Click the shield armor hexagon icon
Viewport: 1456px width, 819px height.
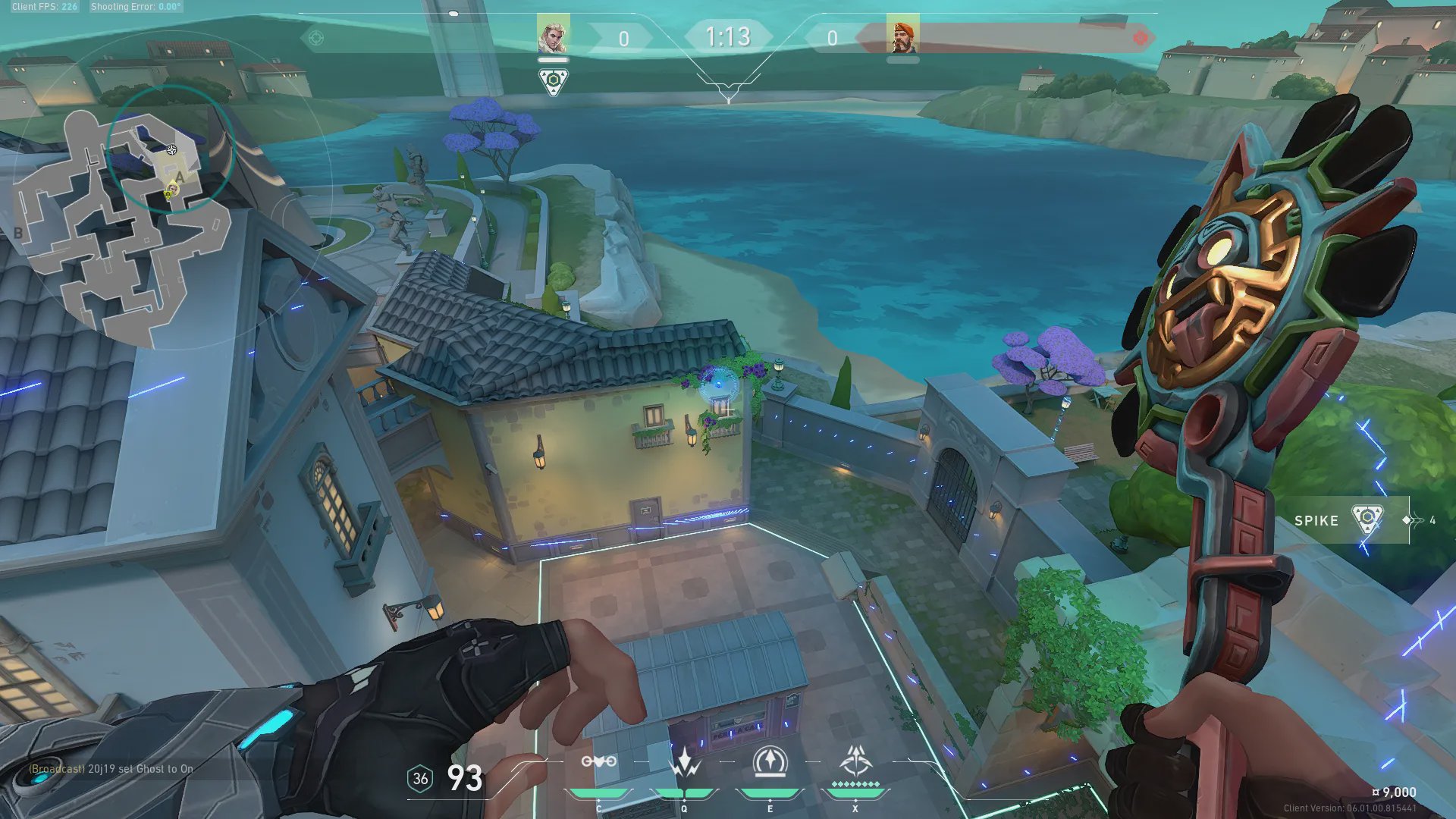(420, 779)
